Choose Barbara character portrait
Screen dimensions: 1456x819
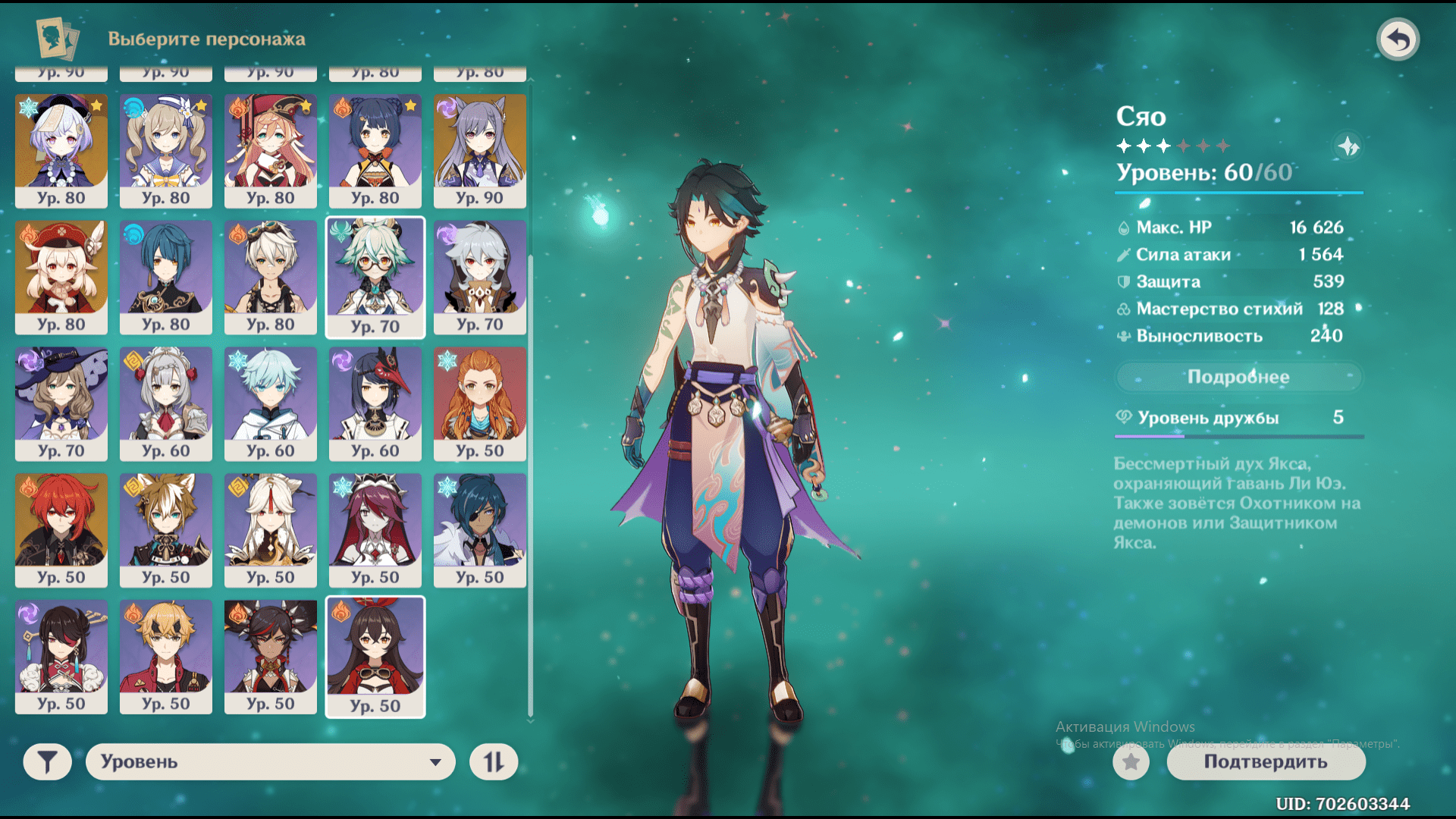click(166, 150)
